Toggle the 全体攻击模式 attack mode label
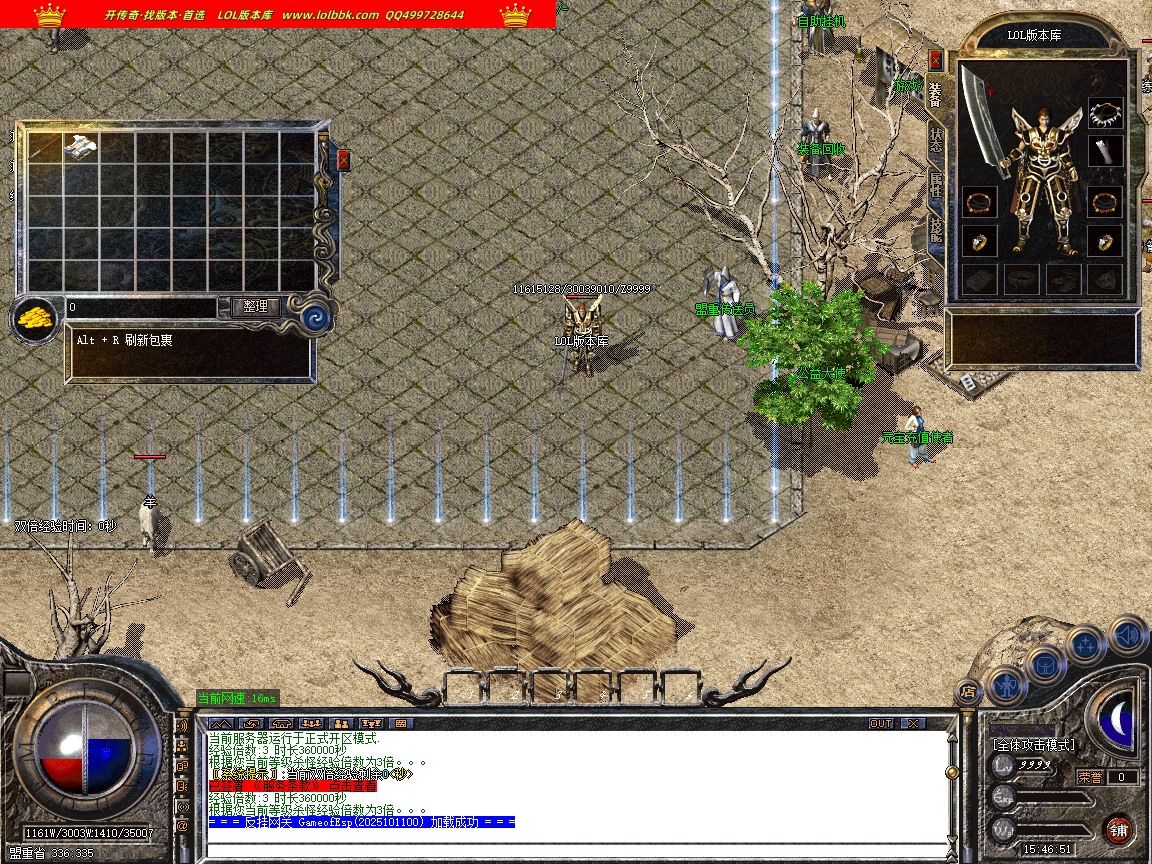1152x864 pixels. coord(1034,745)
